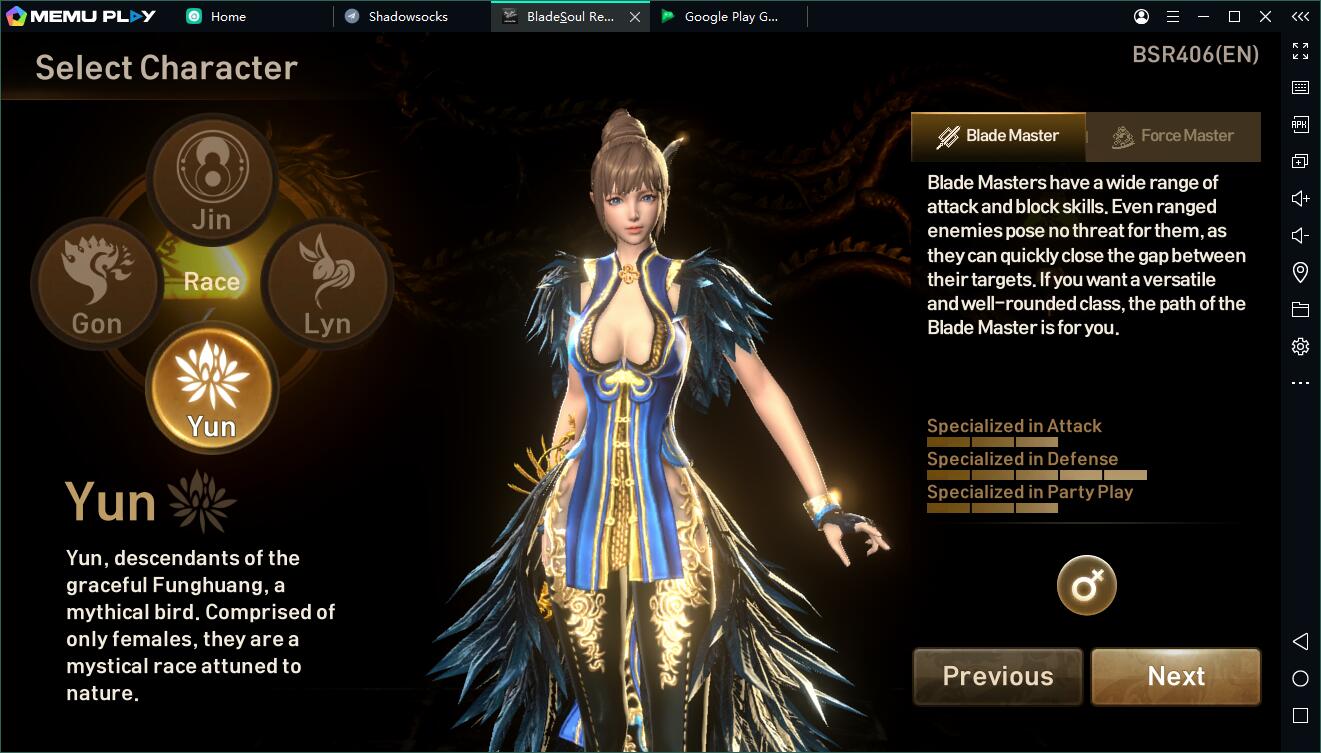Go back with the Previous button
The image size is (1321, 753).
[x=998, y=676]
